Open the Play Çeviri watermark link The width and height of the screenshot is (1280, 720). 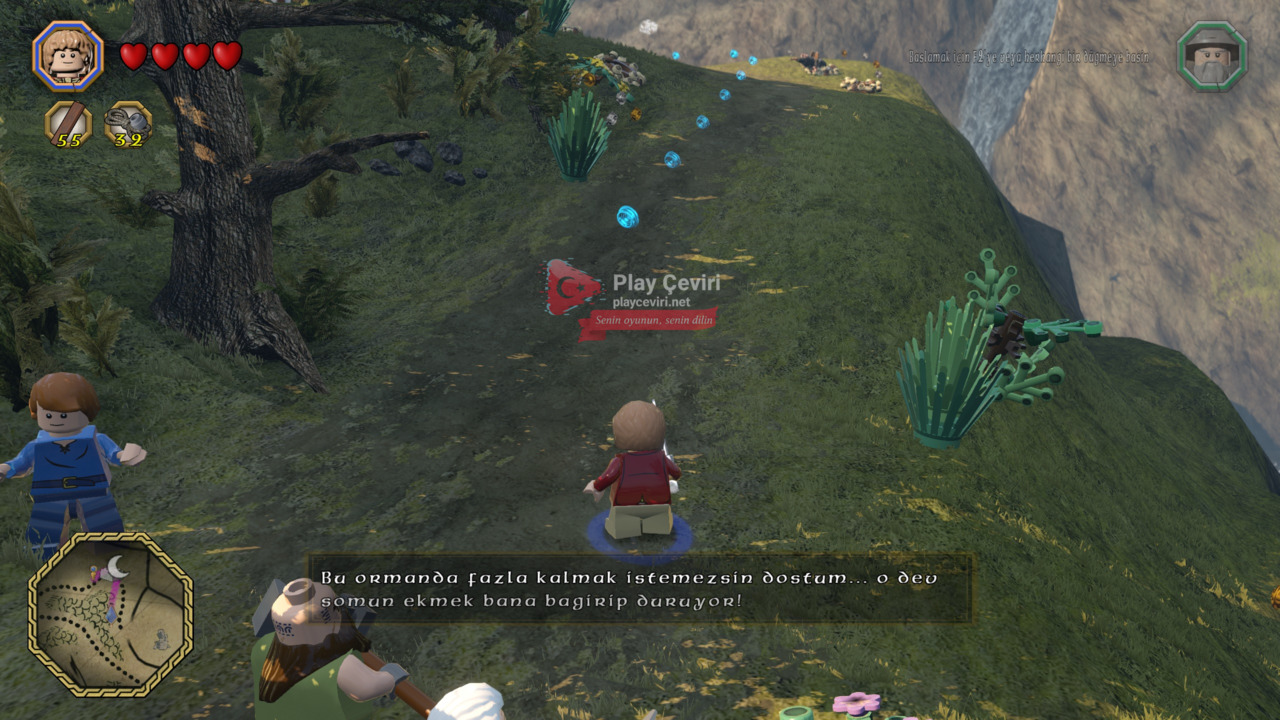633,300
